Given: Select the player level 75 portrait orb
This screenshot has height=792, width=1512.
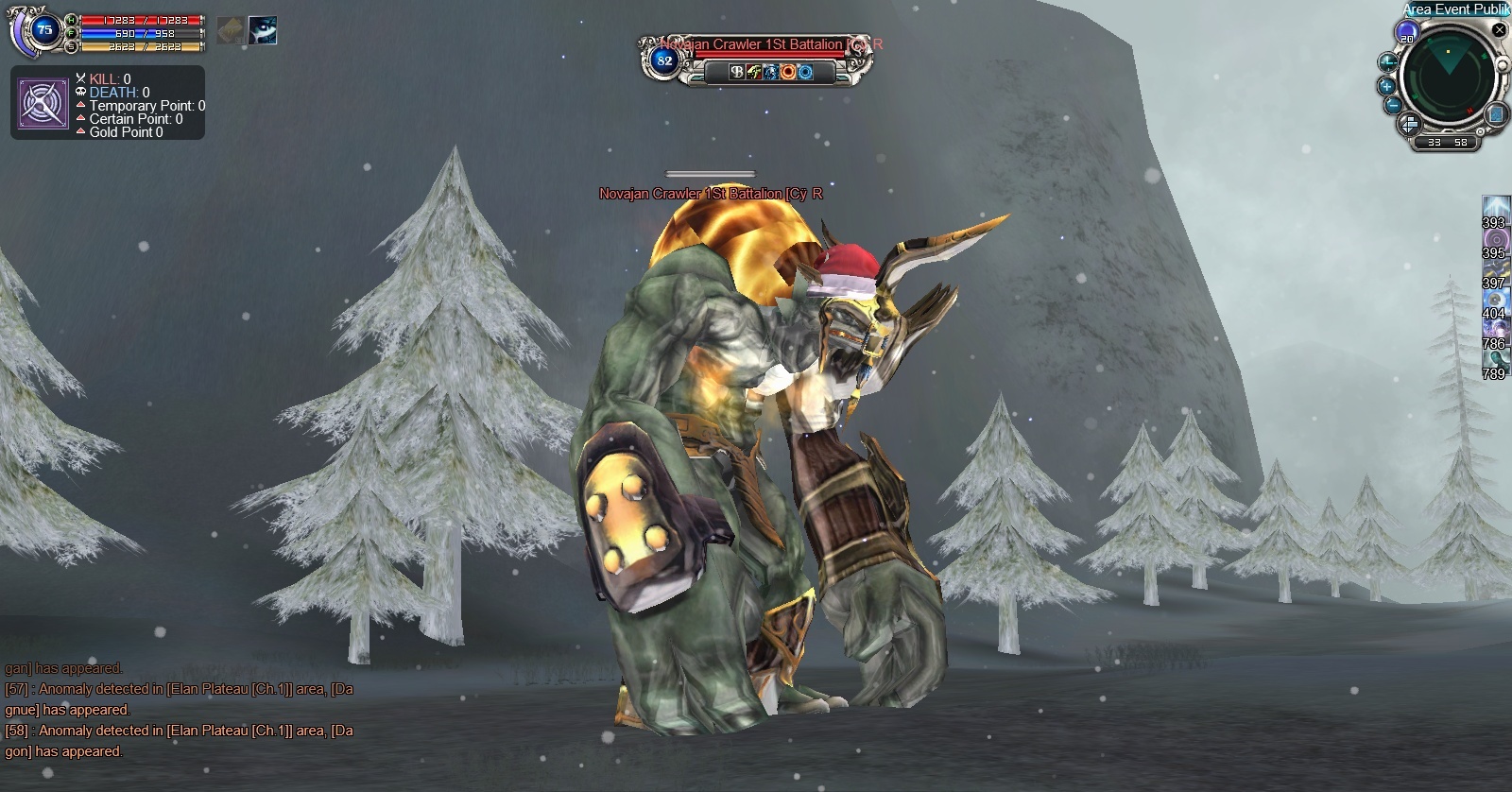Looking at the screenshot, I should tap(43, 30).
